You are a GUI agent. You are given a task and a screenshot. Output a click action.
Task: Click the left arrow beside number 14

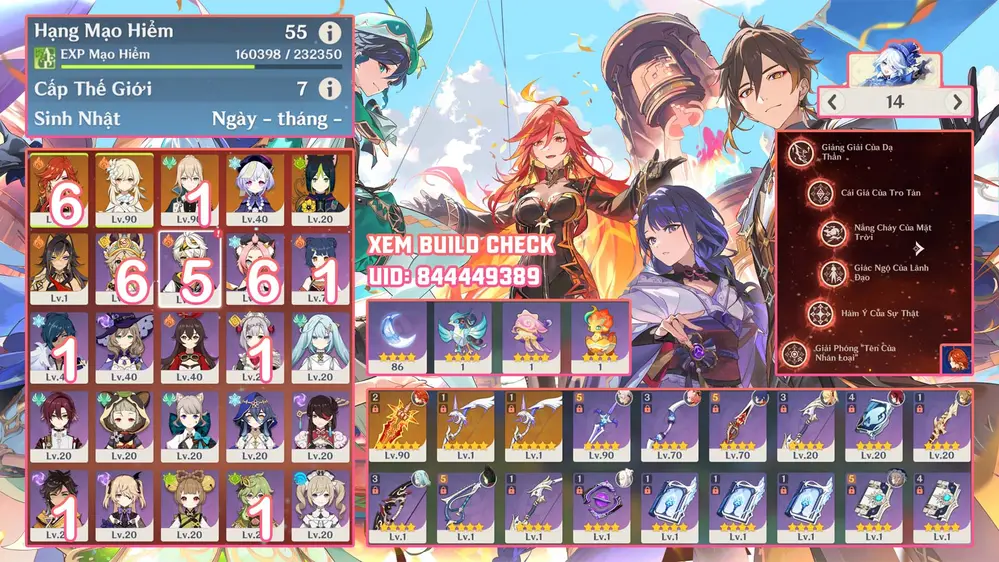click(x=832, y=102)
